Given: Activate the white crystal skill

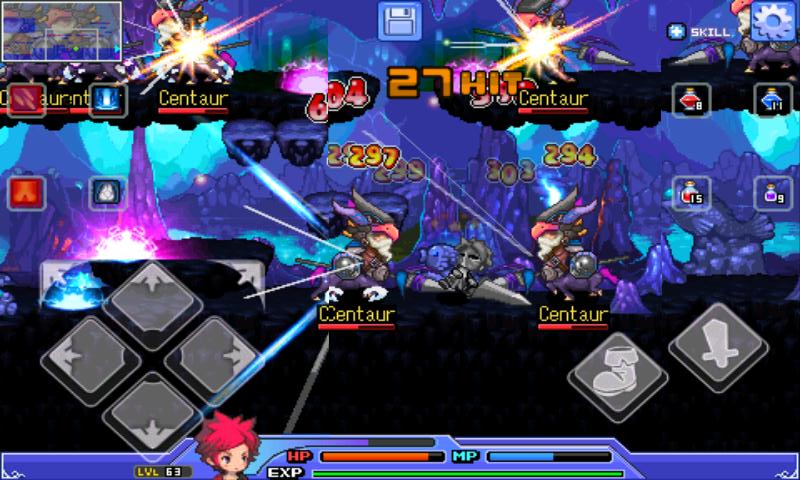Looking at the screenshot, I should coord(106,192).
